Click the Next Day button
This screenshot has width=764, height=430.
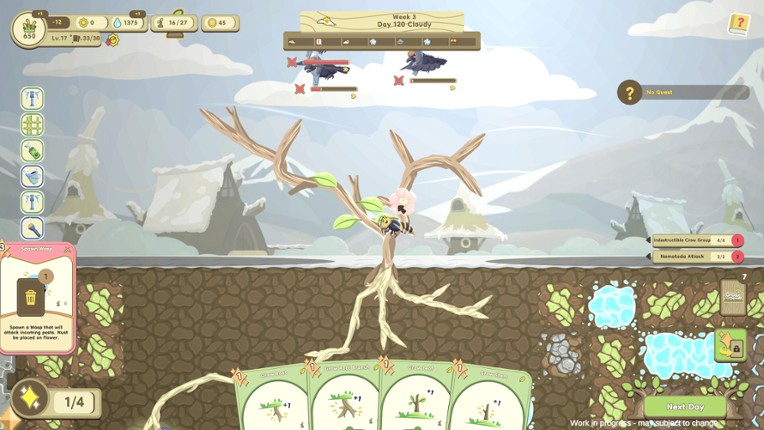click(685, 407)
